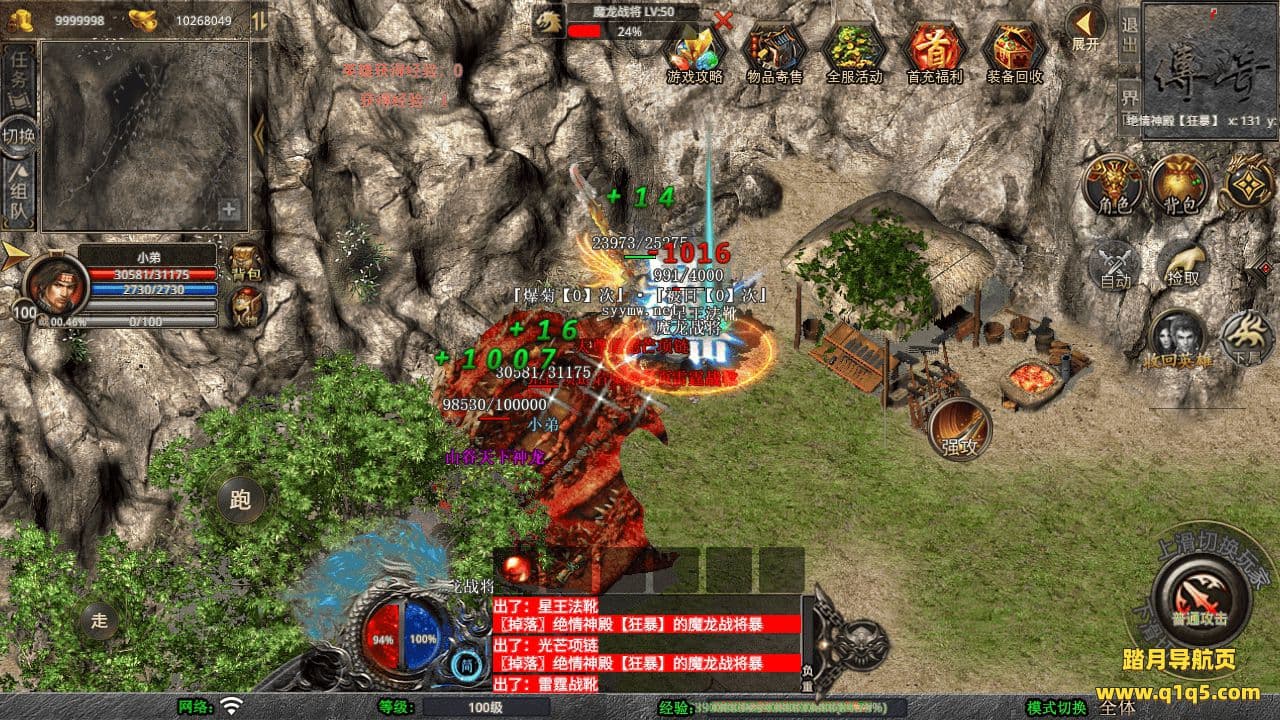Expand the top icon bar with 展开
This screenshot has width=1280, height=720.
tap(1085, 28)
